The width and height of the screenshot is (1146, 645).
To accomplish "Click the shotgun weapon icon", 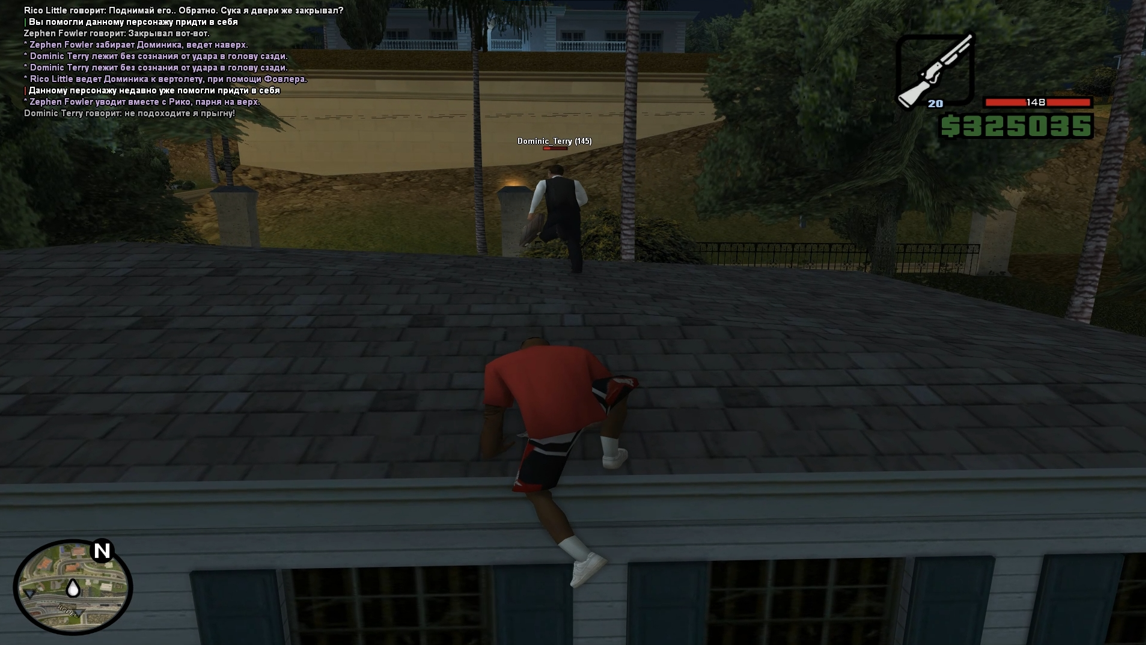I will point(935,69).
